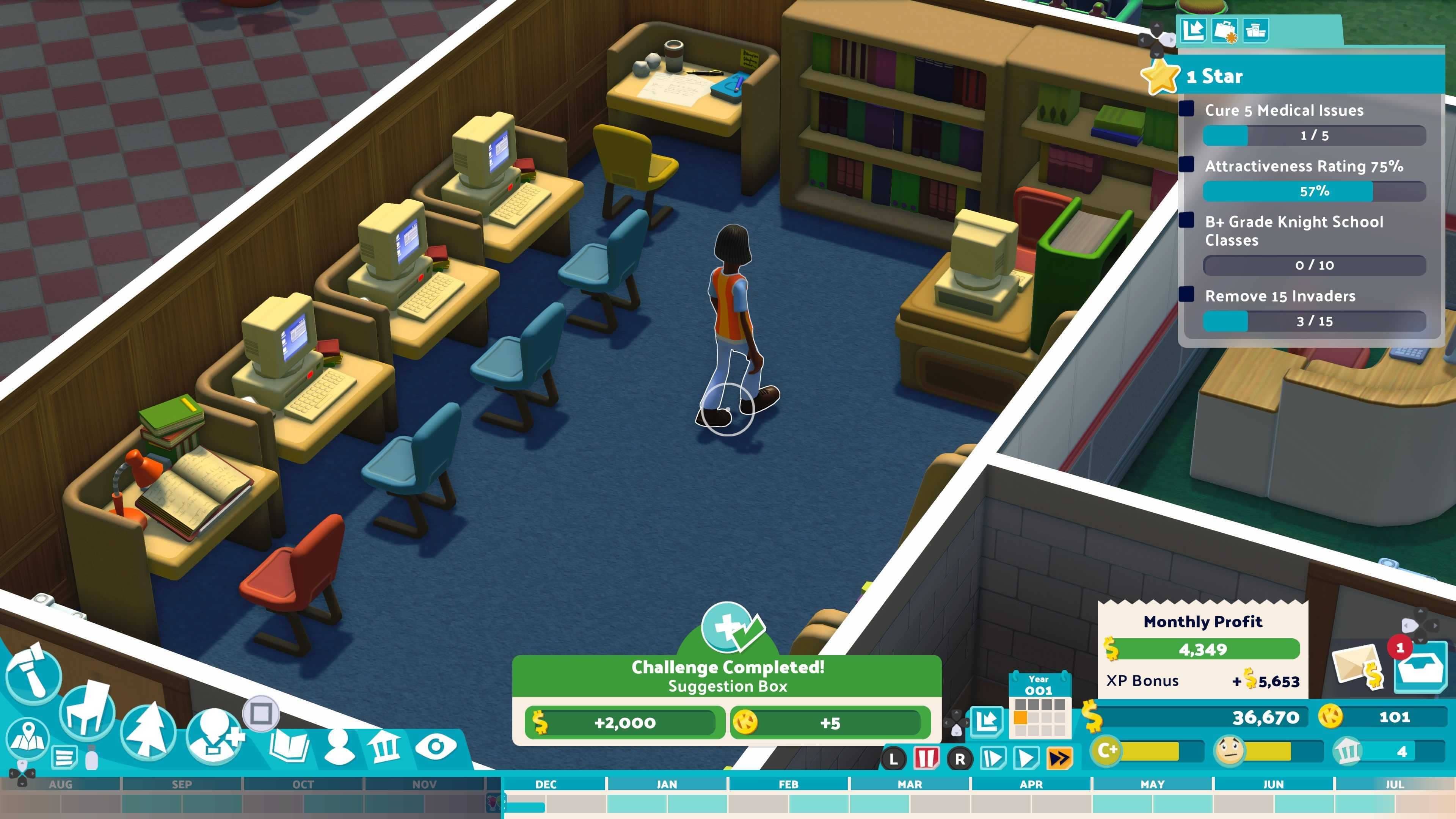Click the Challenge Completed Suggestion Box notification

727,676
